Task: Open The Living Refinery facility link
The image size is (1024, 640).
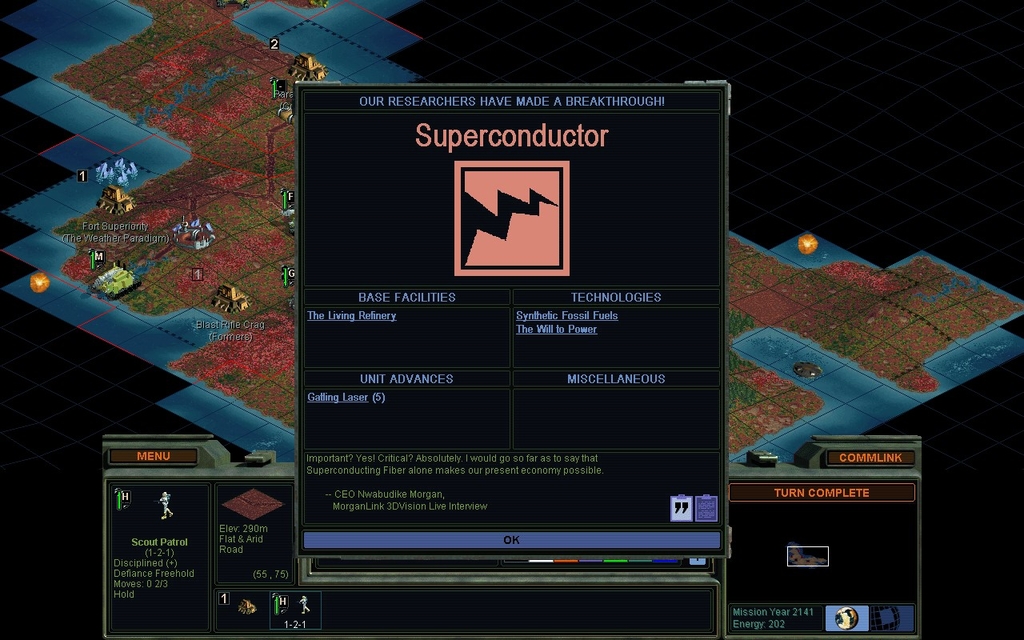Action: (x=351, y=316)
